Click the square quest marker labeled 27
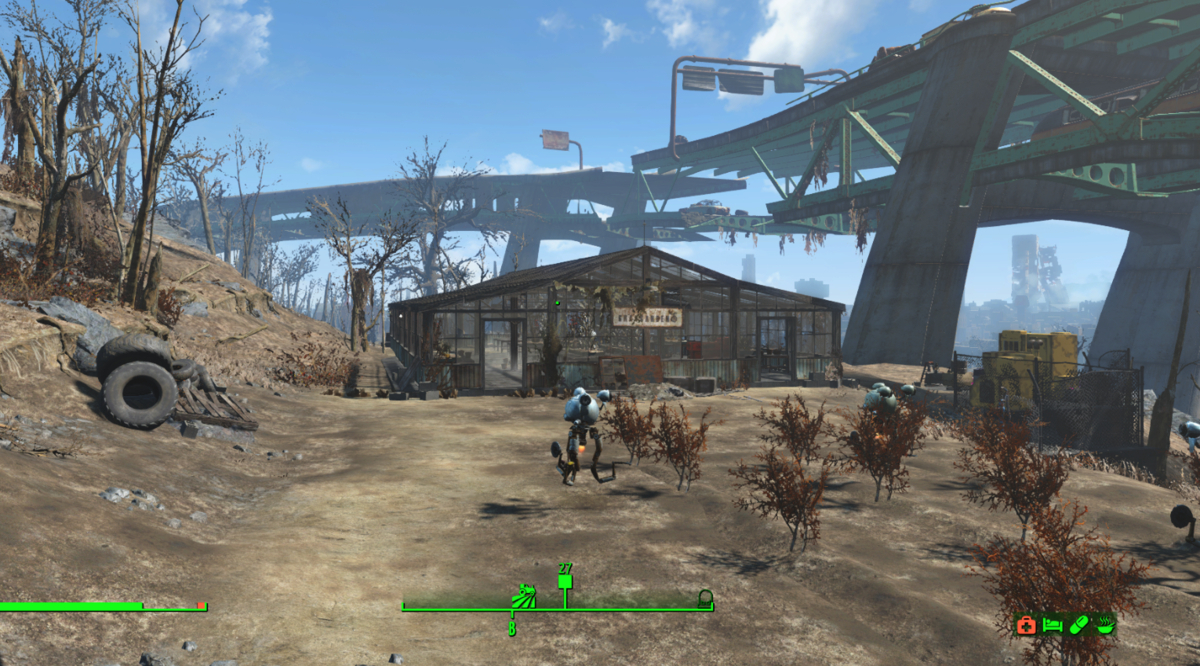The height and width of the screenshot is (666, 1200). [565, 581]
